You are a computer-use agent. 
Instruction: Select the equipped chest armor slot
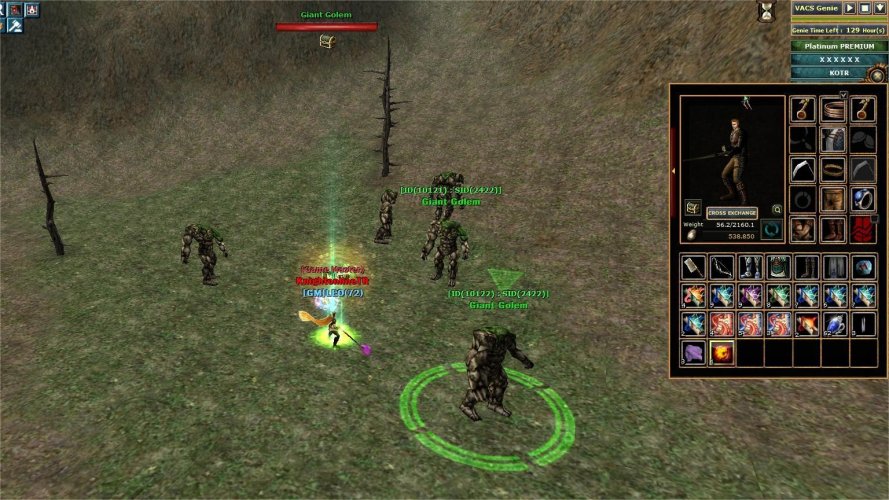(x=833, y=140)
